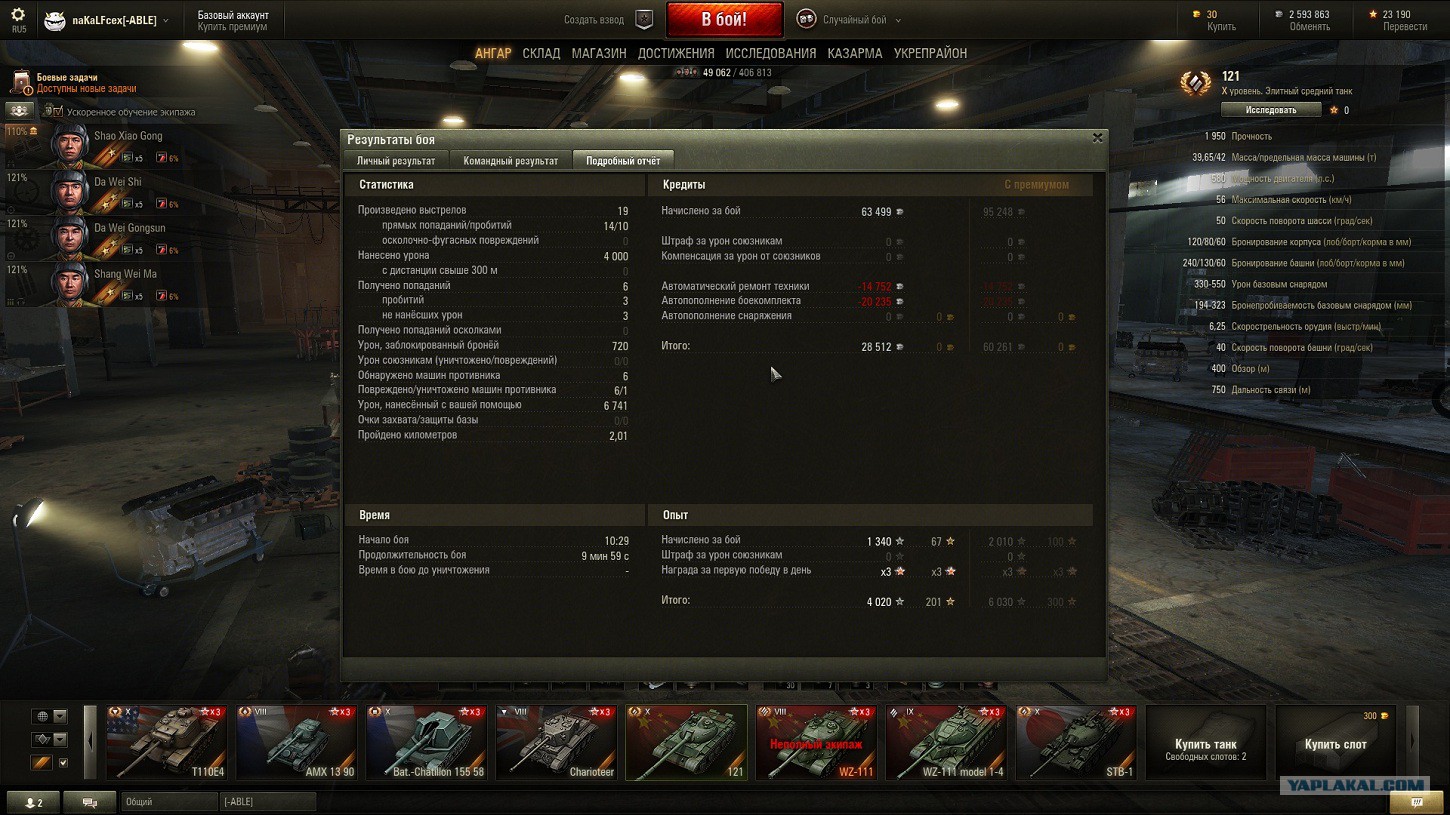Open the Командный результат tab
Image resolution: width=1450 pixels, height=815 pixels.
[510, 160]
